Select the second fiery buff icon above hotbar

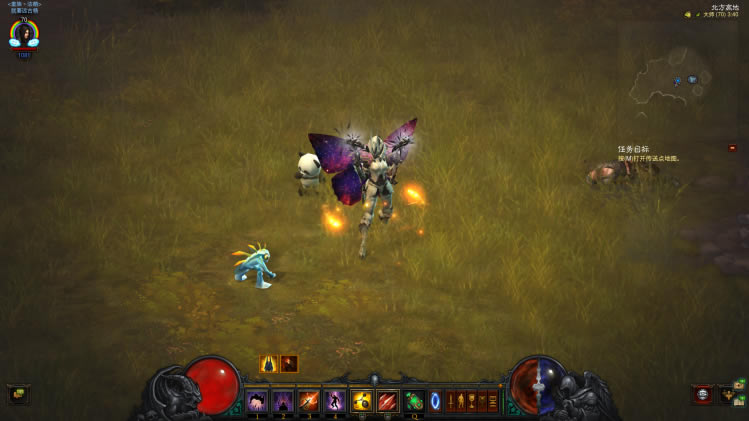click(x=289, y=364)
